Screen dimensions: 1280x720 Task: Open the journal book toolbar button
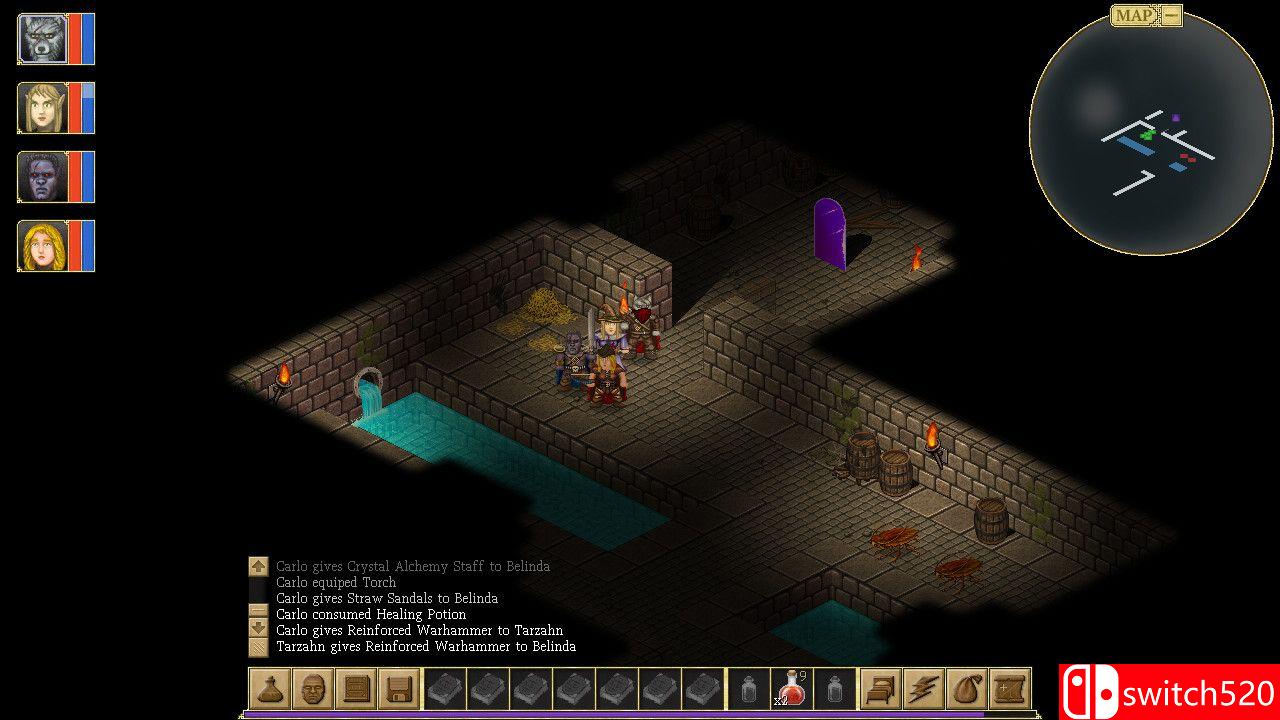pyautogui.click(x=356, y=689)
